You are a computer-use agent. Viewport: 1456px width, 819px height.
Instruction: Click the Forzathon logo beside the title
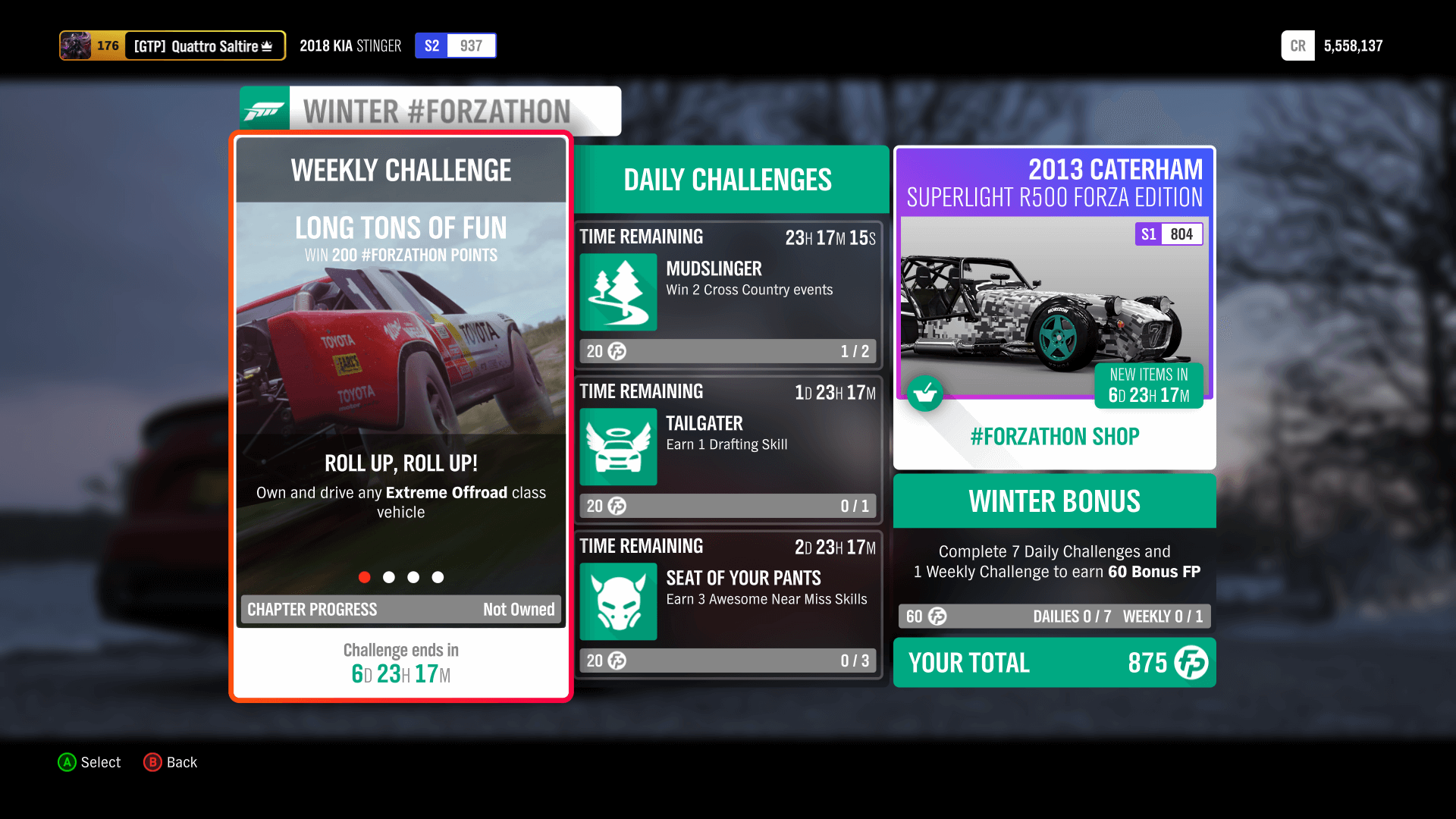click(263, 108)
